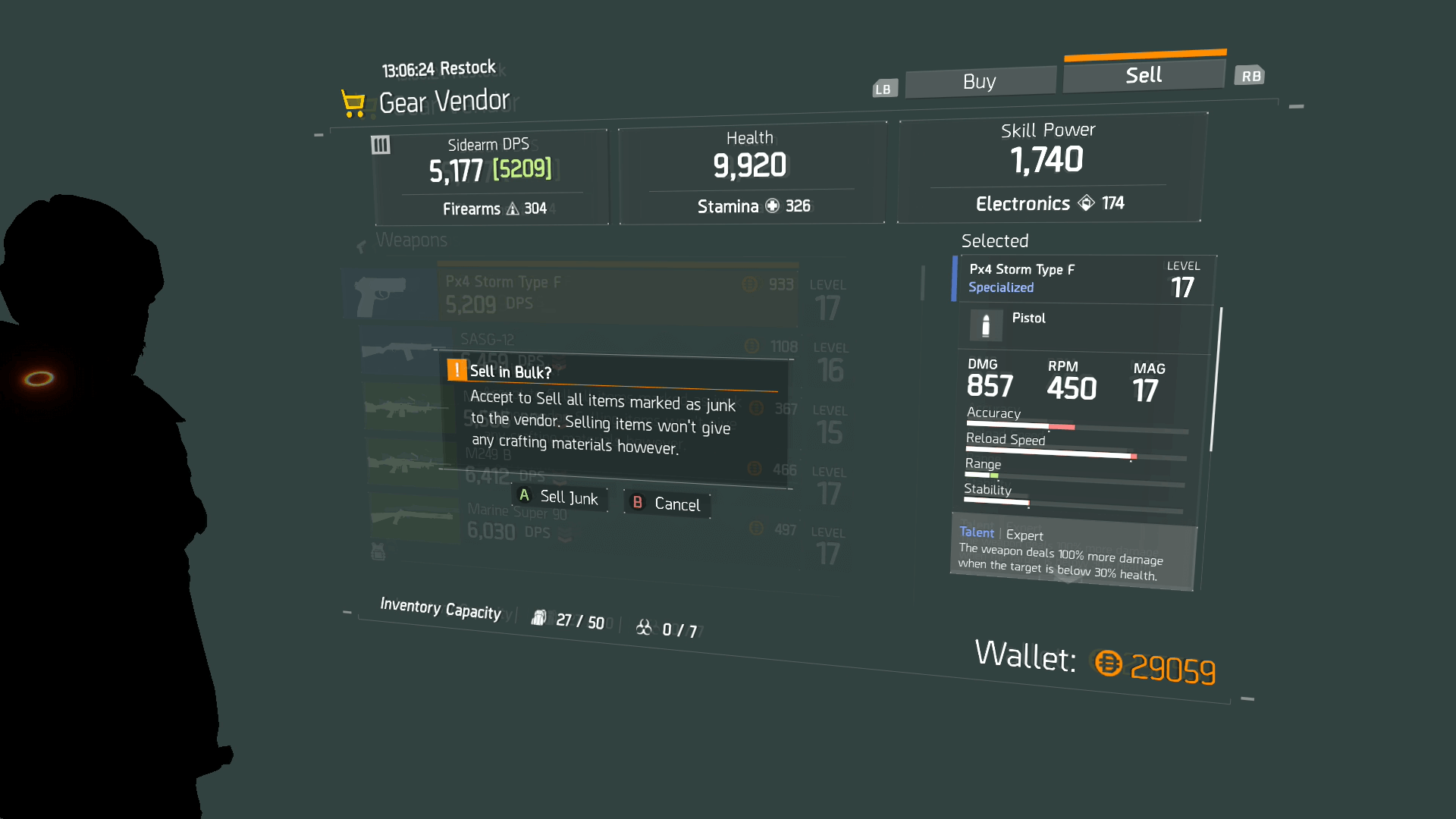Stay on the Sell tab
This screenshot has height=819, width=1456.
pyautogui.click(x=1144, y=74)
